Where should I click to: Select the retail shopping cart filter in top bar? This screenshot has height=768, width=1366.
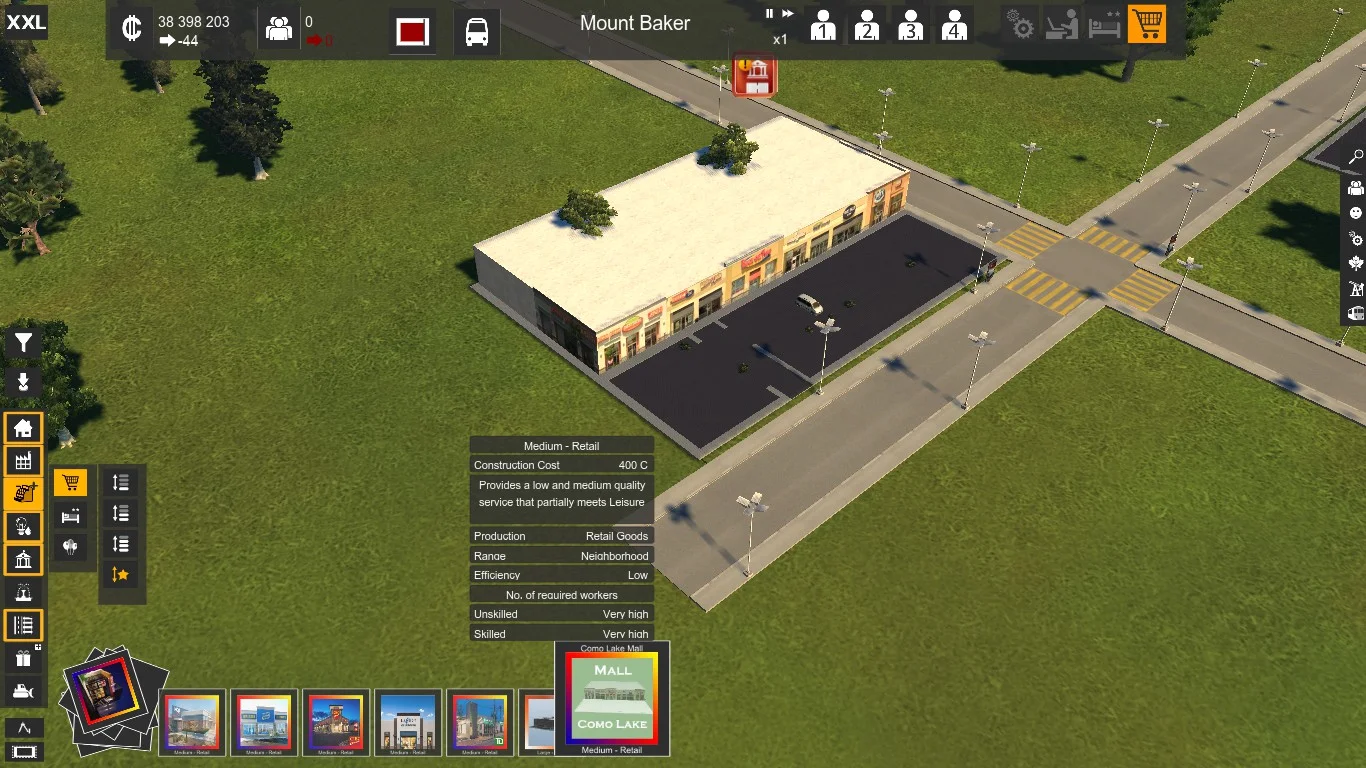point(1146,24)
